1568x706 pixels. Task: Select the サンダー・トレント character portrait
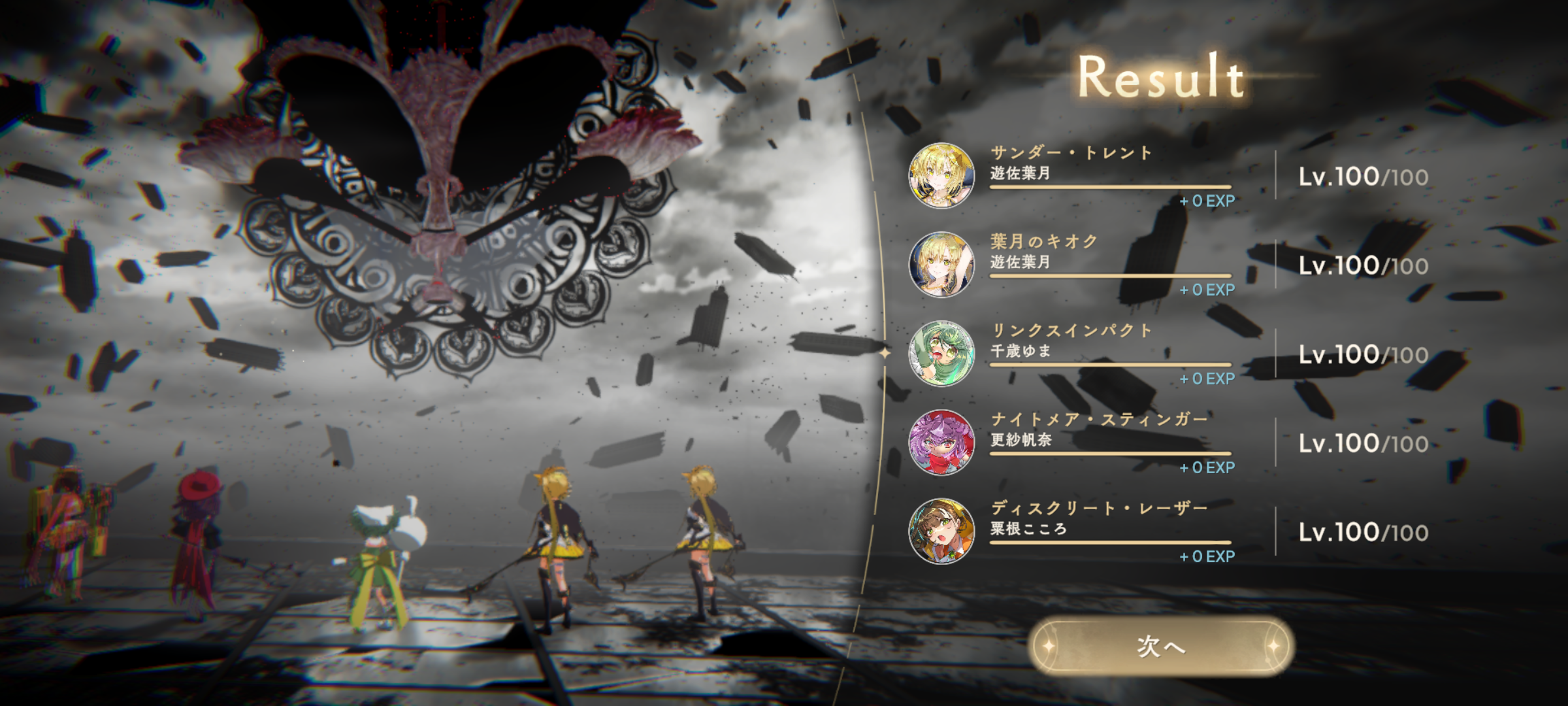pyautogui.click(x=941, y=176)
